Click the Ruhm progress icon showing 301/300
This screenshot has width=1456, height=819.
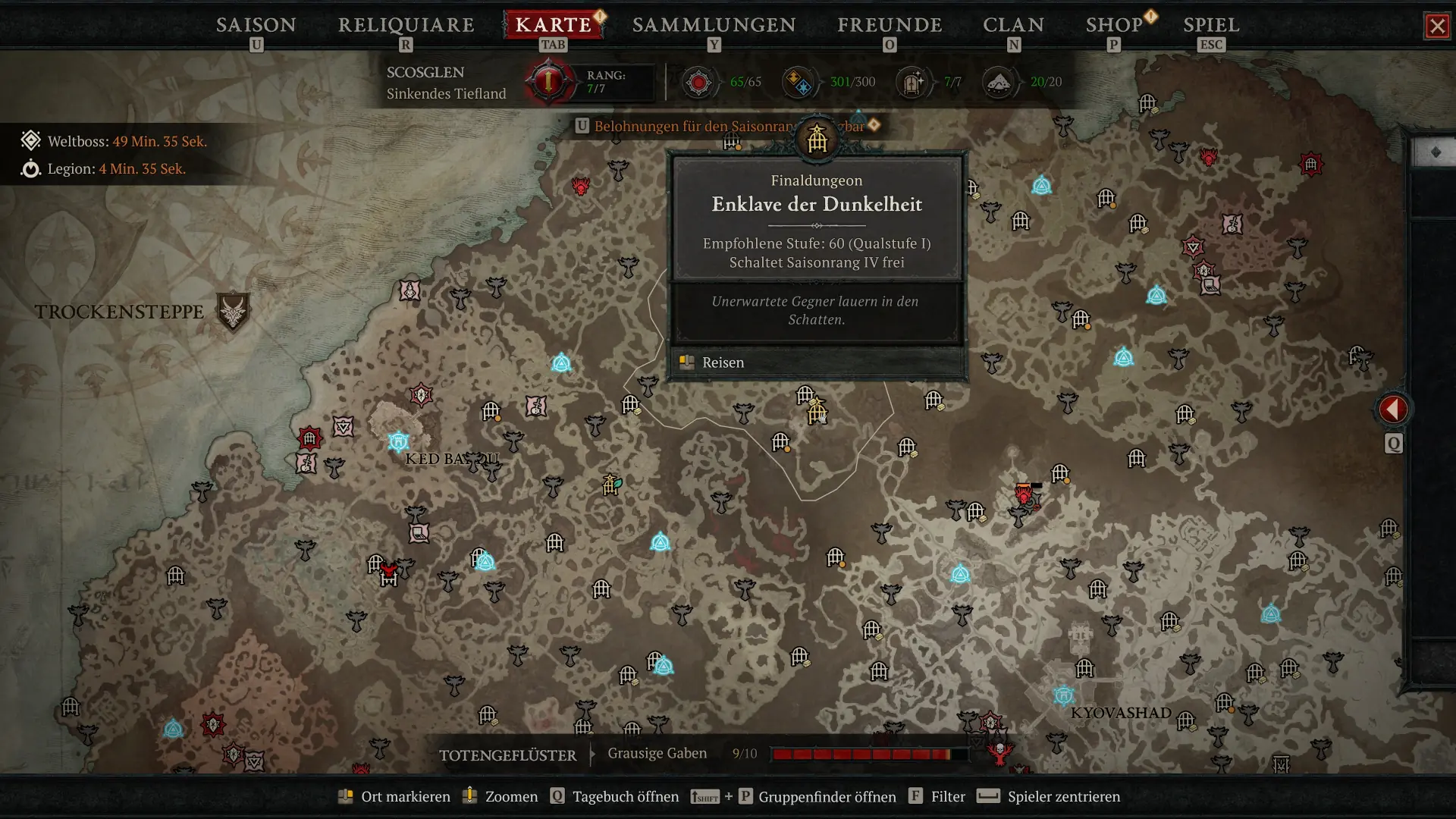pyautogui.click(x=798, y=81)
